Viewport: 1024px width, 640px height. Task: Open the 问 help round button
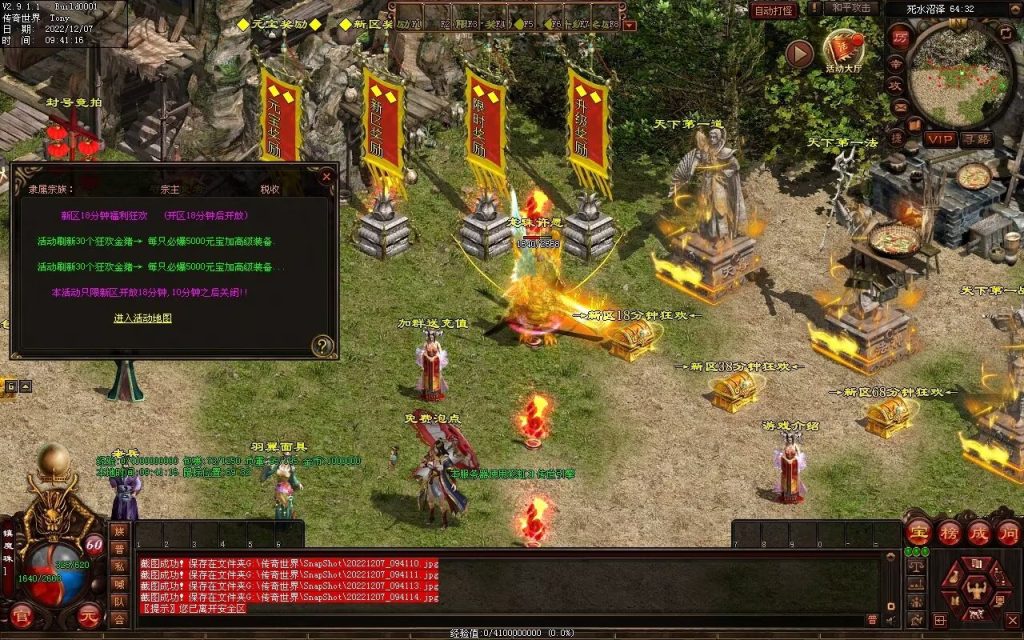(1008, 531)
